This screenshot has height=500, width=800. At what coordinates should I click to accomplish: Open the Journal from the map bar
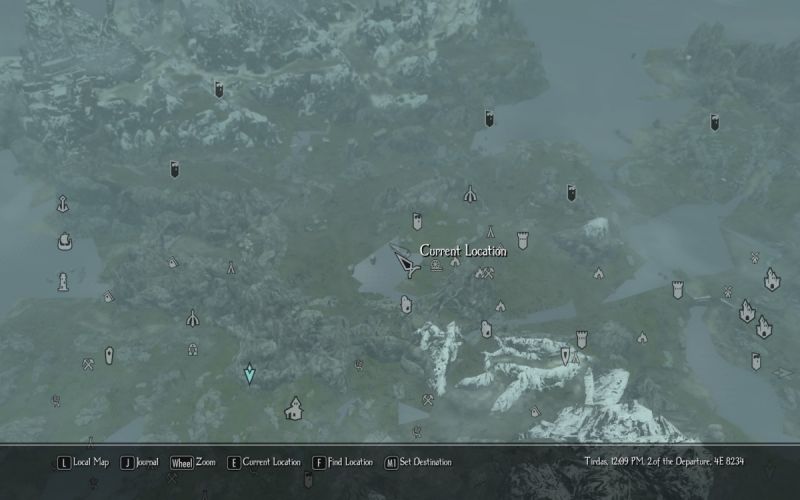tap(141, 462)
